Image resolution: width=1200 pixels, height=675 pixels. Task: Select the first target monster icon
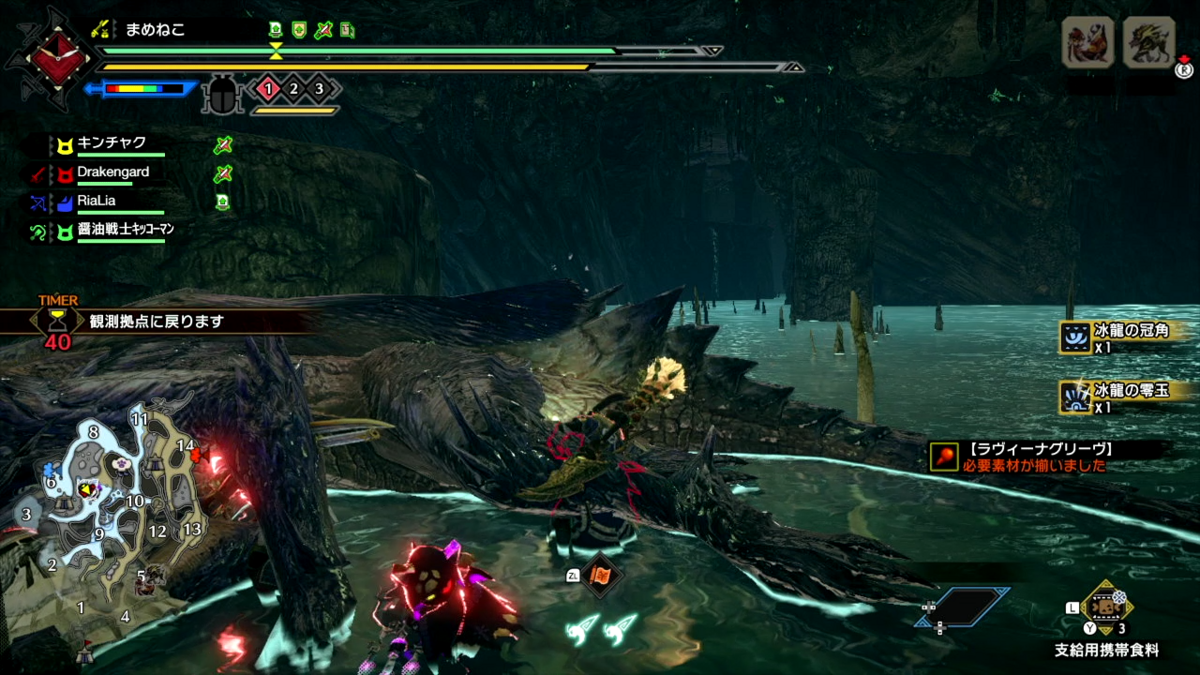[x=1087, y=43]
